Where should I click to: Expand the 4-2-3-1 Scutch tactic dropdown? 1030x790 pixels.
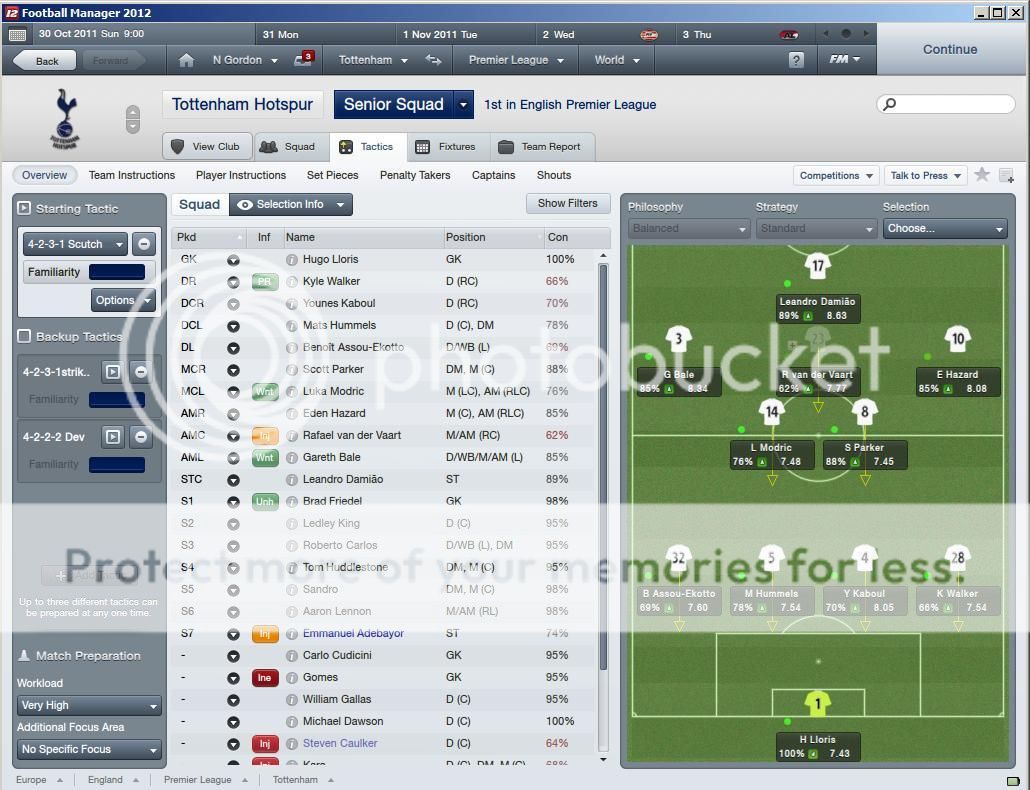[x=75, y=244]
